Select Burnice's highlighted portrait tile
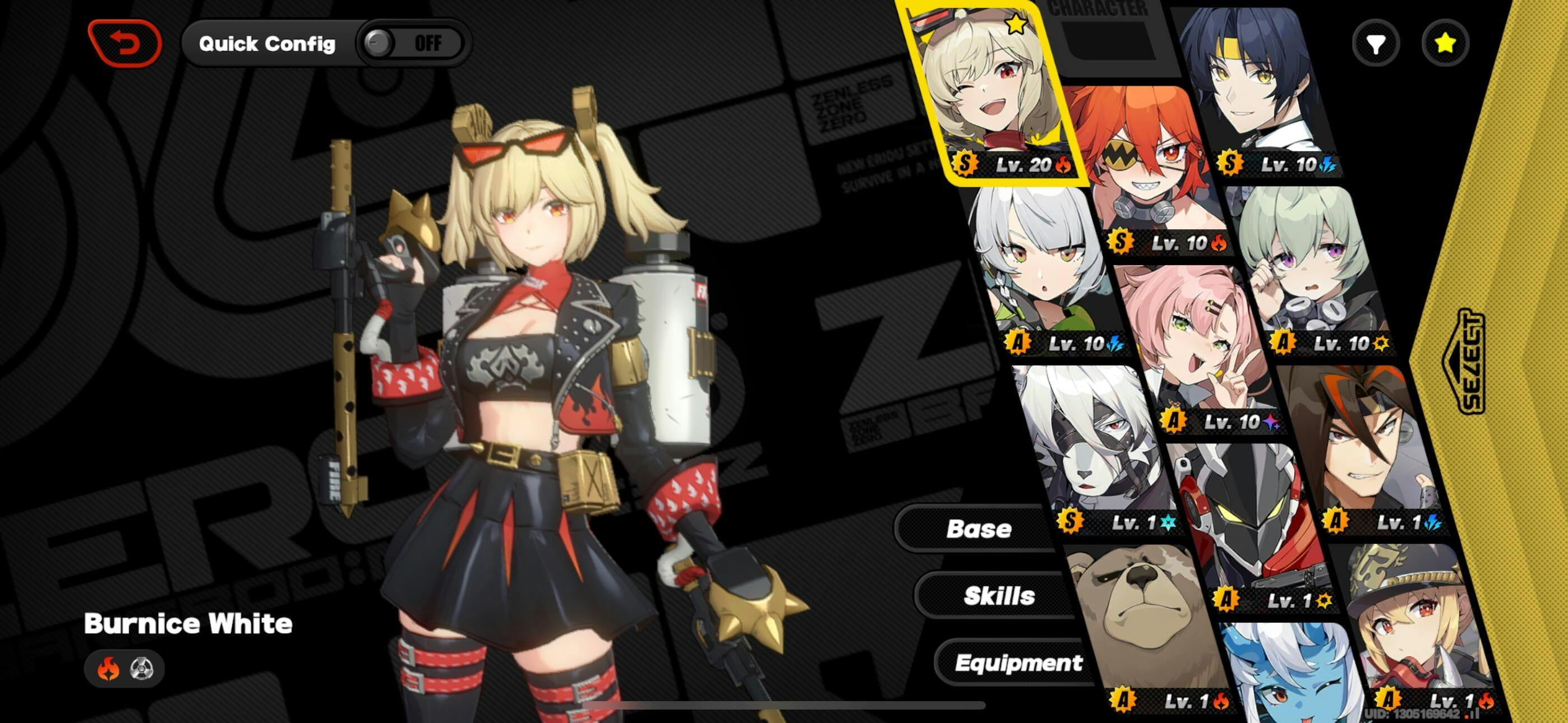This screenshot has width=1568, height=723. pyautogui.click(x=992, y=91)
